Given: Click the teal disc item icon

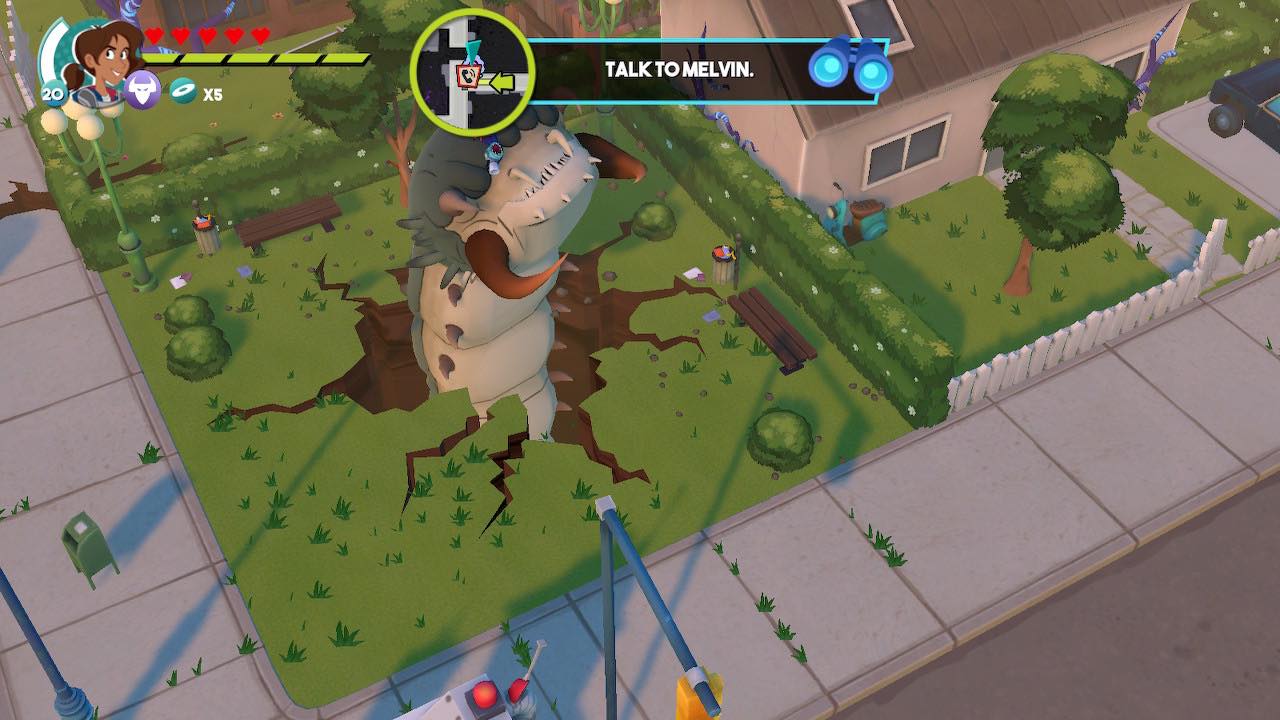Looking at the screenshot, I should 183,92.
